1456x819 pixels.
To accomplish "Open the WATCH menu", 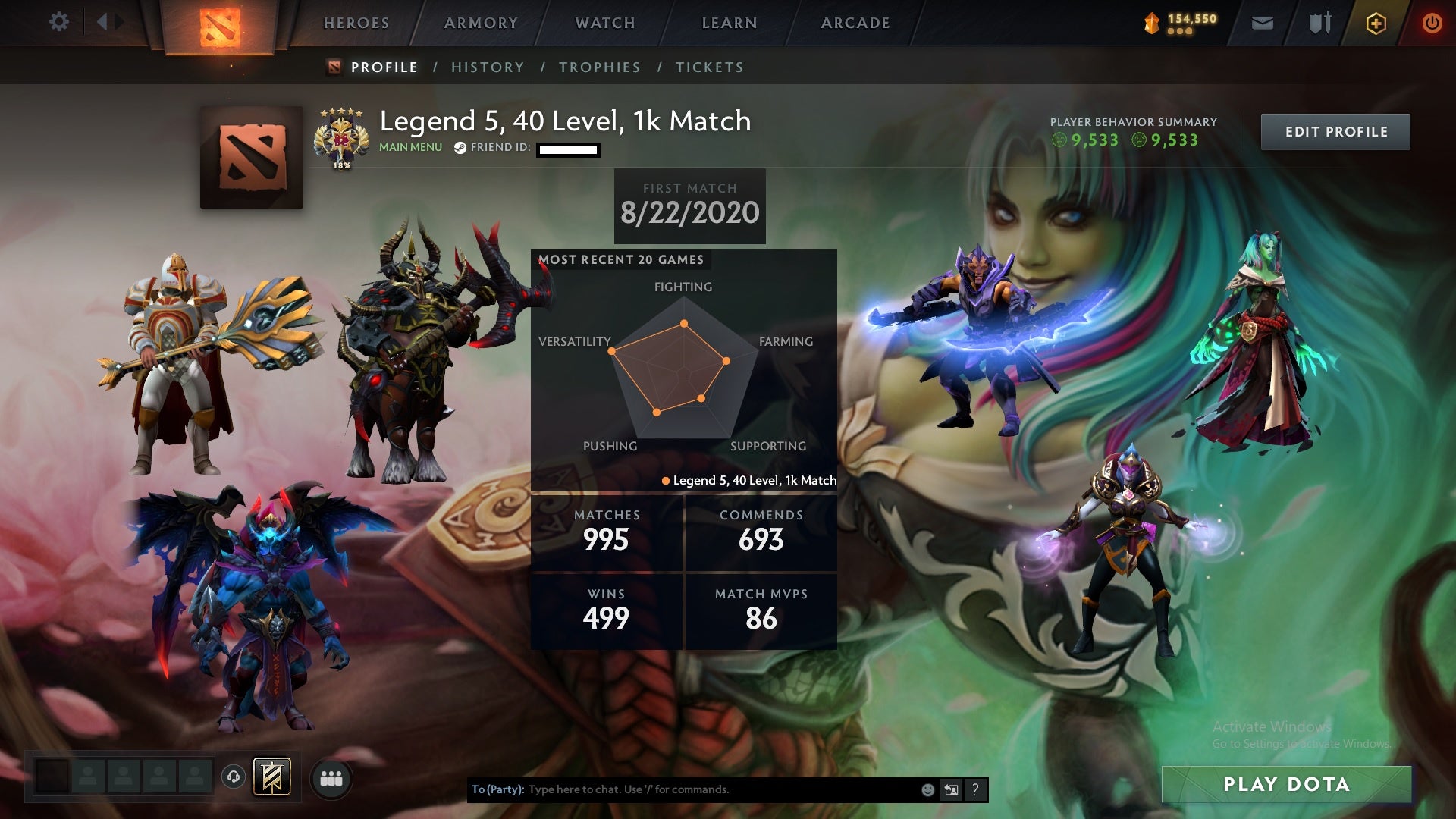I will pyautogui.click(x=604, y=23).
